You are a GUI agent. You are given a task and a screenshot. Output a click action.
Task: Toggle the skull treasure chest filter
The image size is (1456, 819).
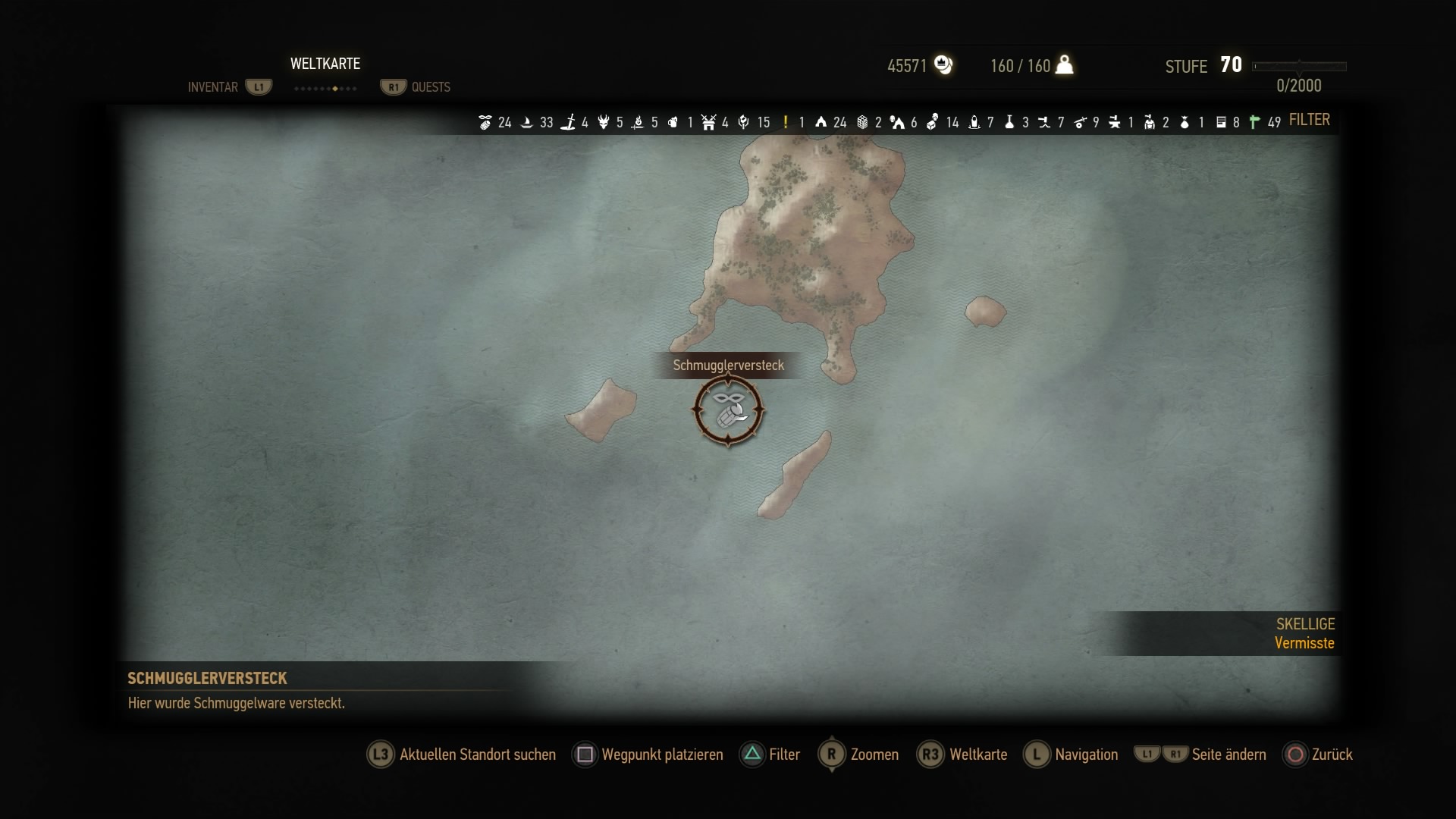(x=932, y=122)
